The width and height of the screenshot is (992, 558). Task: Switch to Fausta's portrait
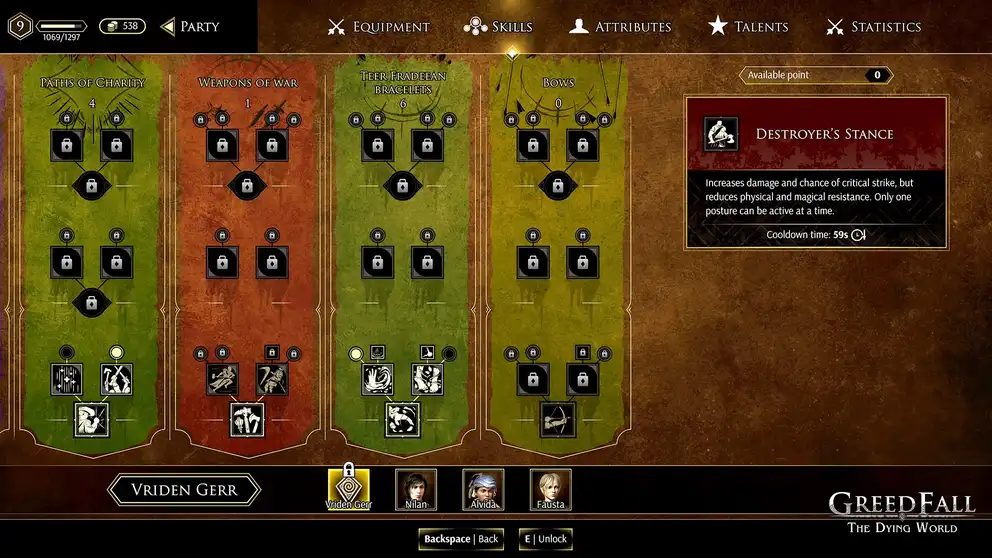(550, 488)
